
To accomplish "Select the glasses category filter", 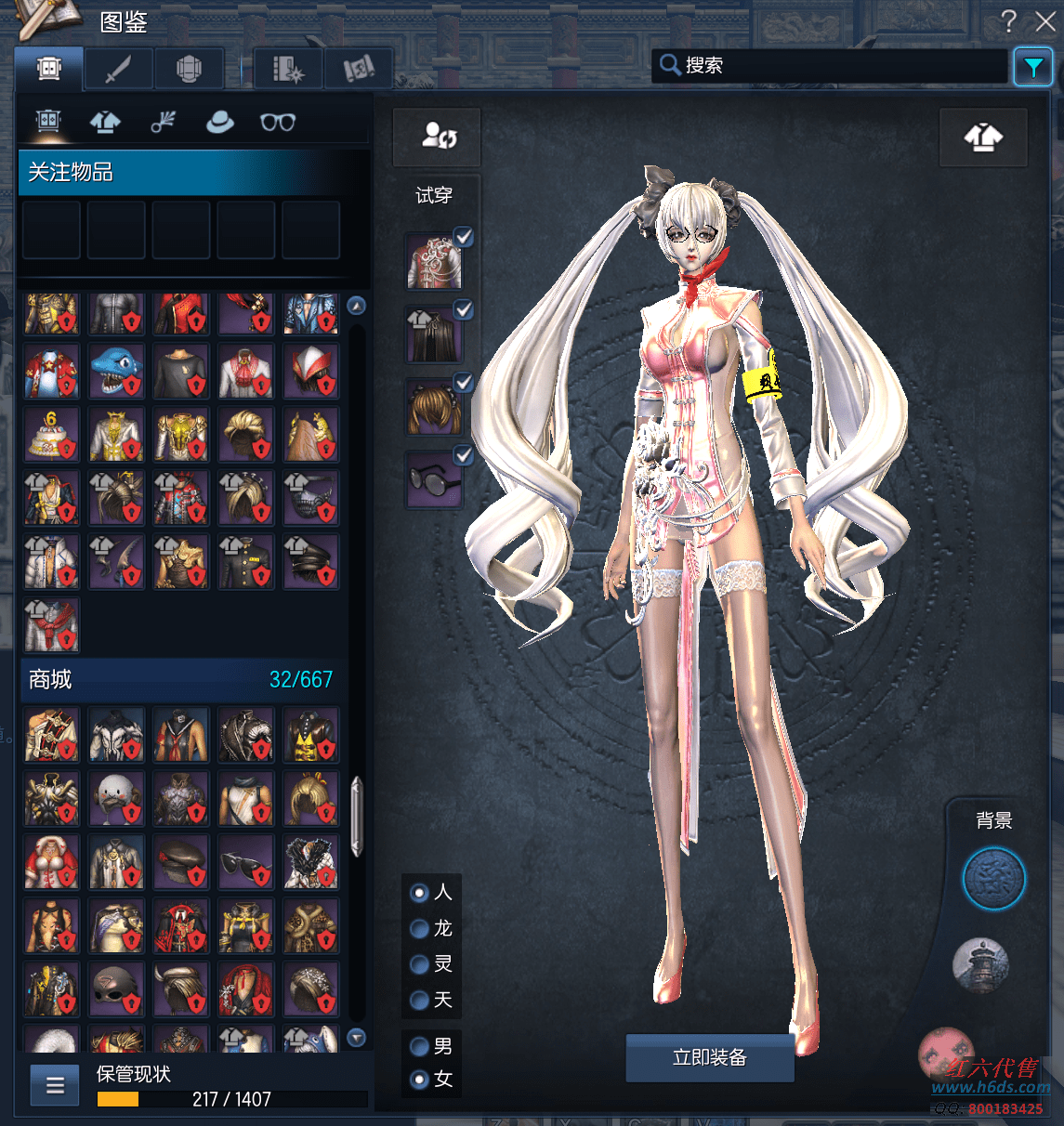I will (x=277, y=122).
